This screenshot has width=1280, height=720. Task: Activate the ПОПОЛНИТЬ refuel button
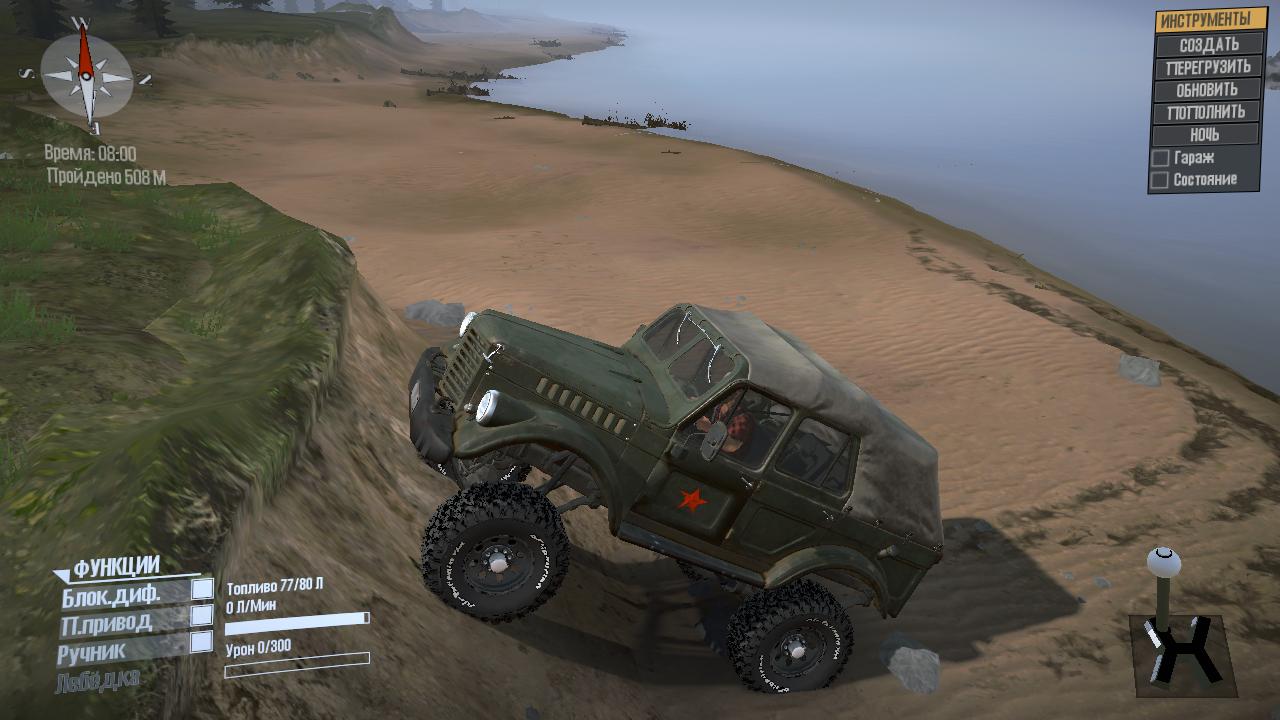tap(1208, 112)
